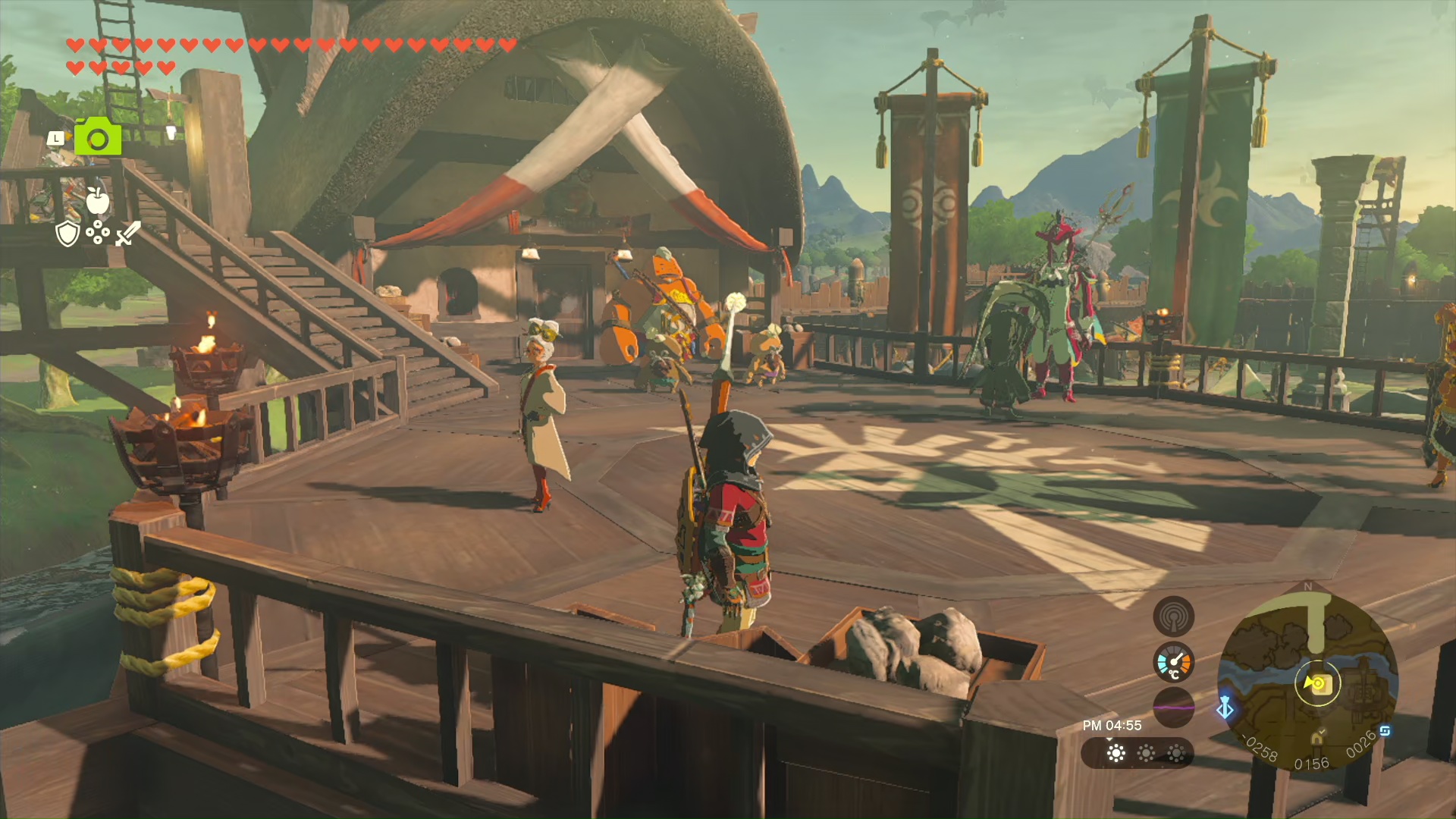Viewport: 1456px width, 819px height.
Task: Select the blue tower marker on minimap edge
Action: 1225,708
